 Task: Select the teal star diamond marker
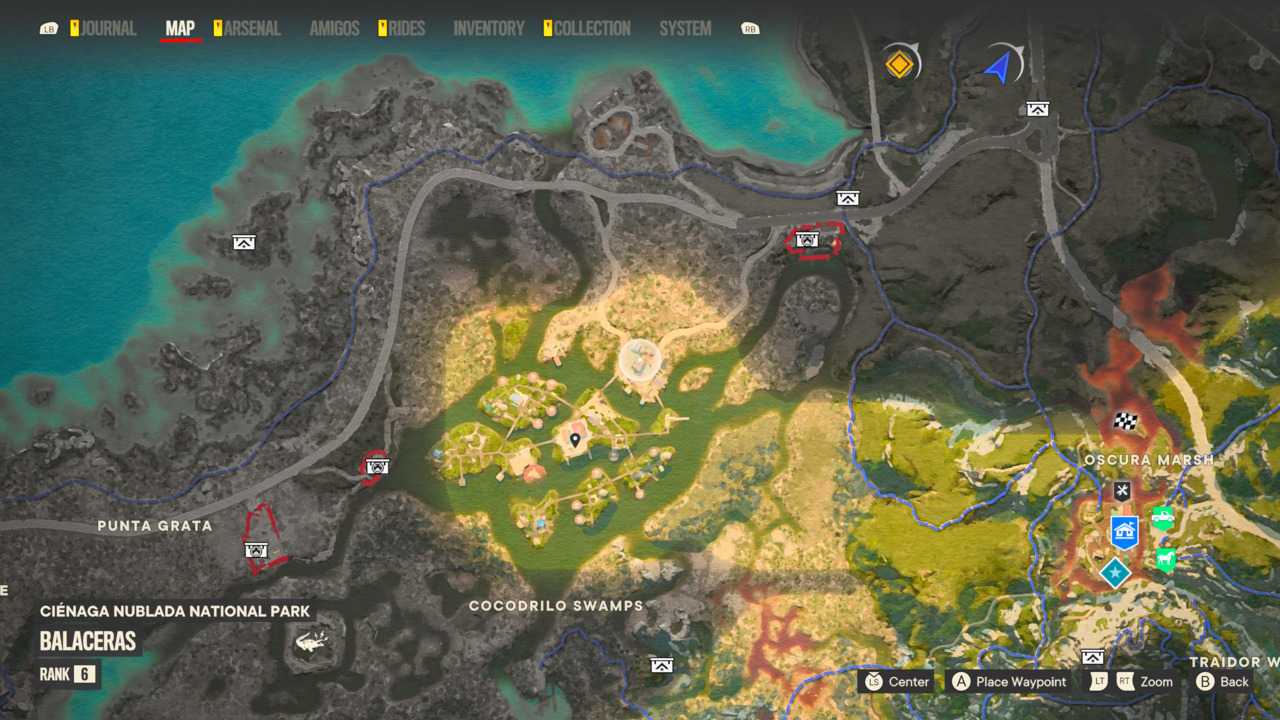(x=1114, y=573)
